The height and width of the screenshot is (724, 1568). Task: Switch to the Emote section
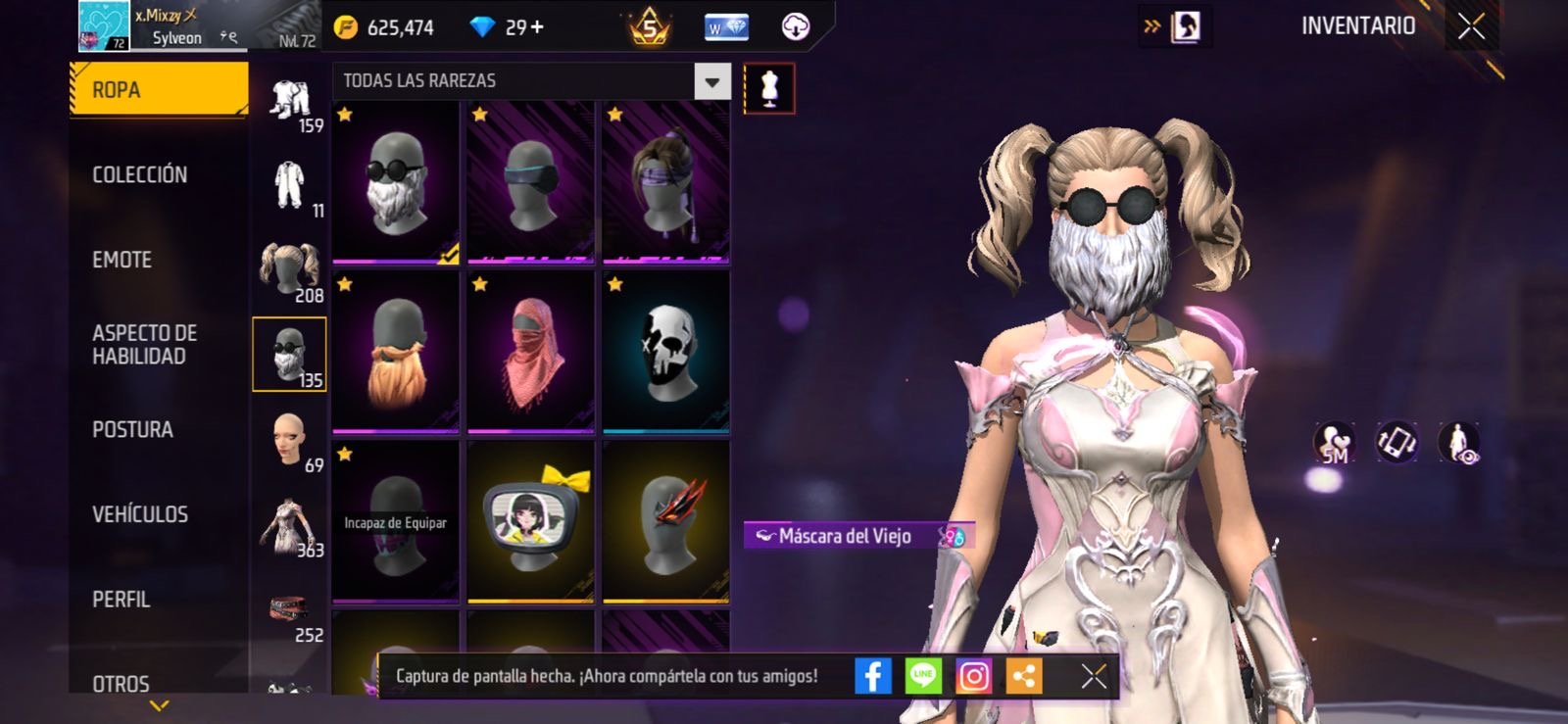(122, 260)
